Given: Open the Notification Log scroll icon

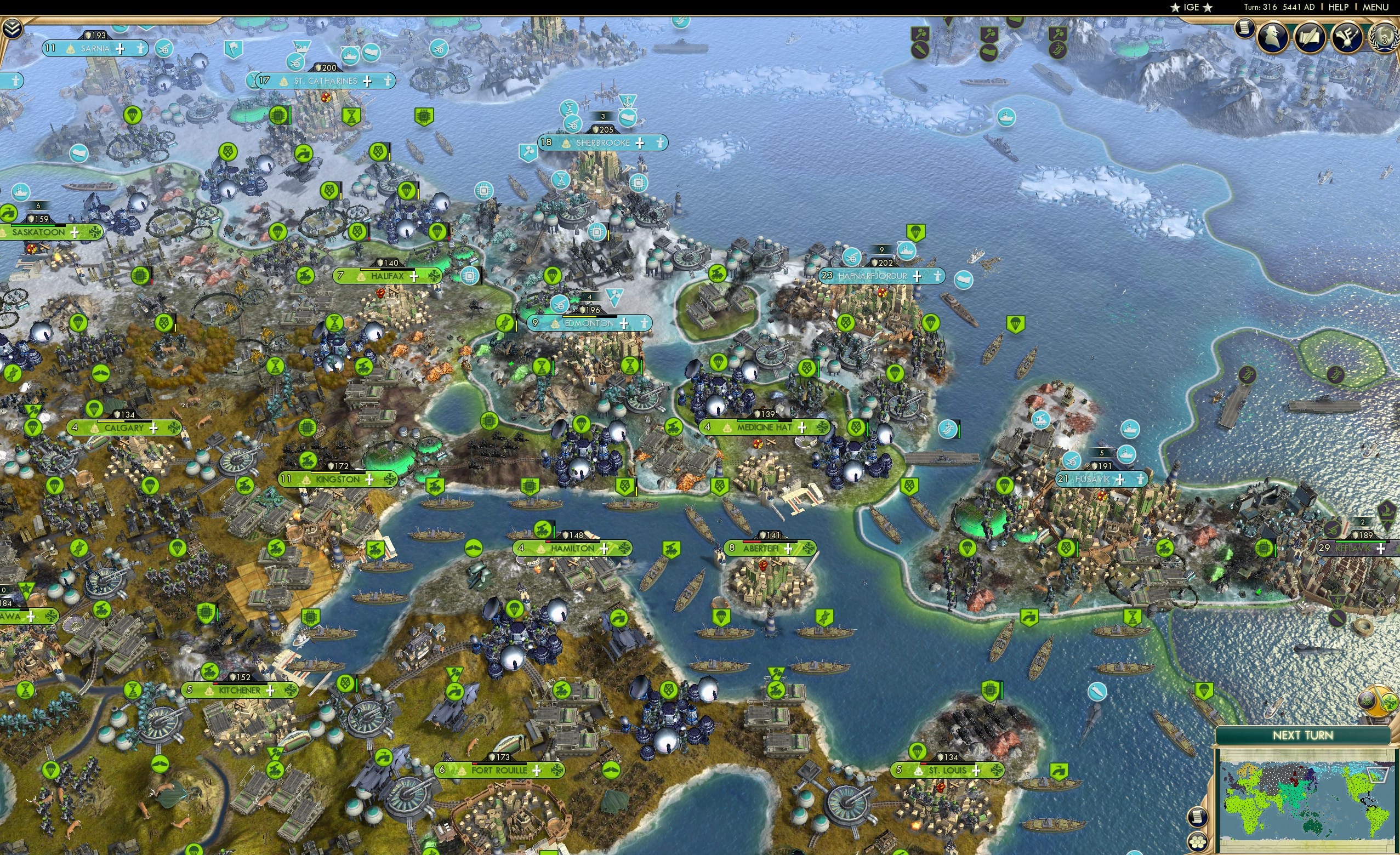Looking at the screenshot, I should [1245, 31].
